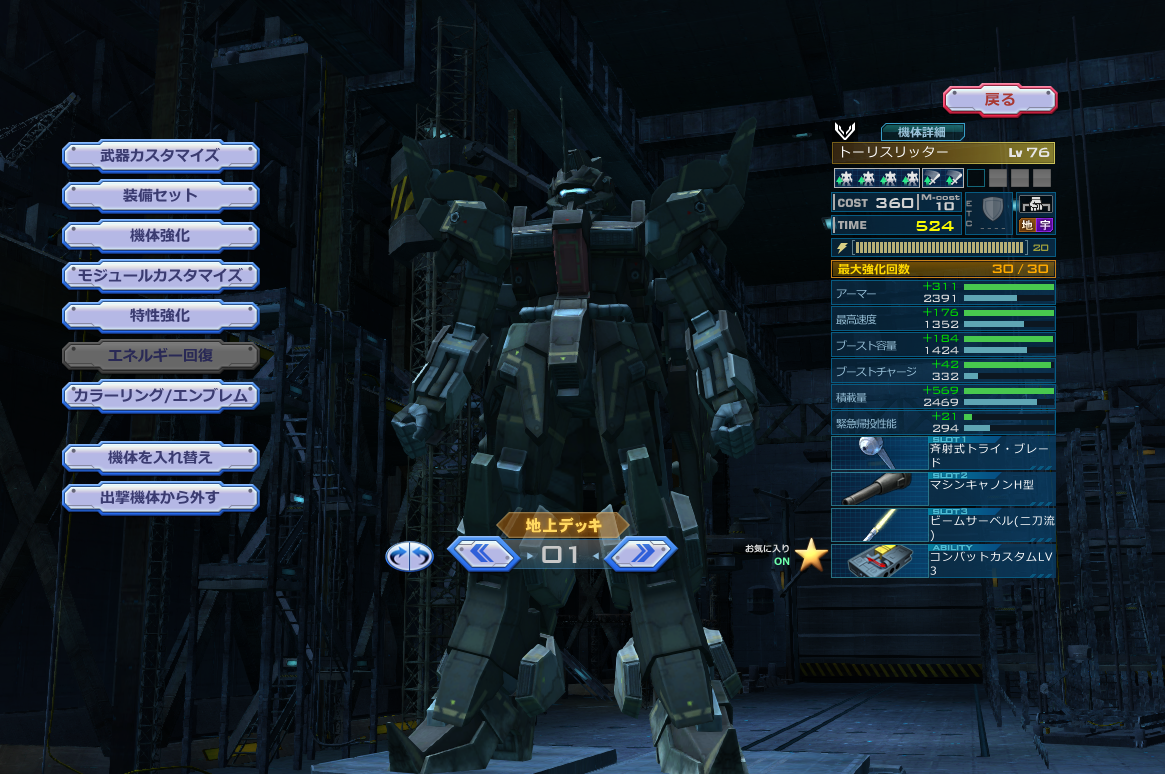1165x774 pixels.
Task: Select the 斉射式トライ・ブレード weapon slot
Action: [x=943, y=453]
